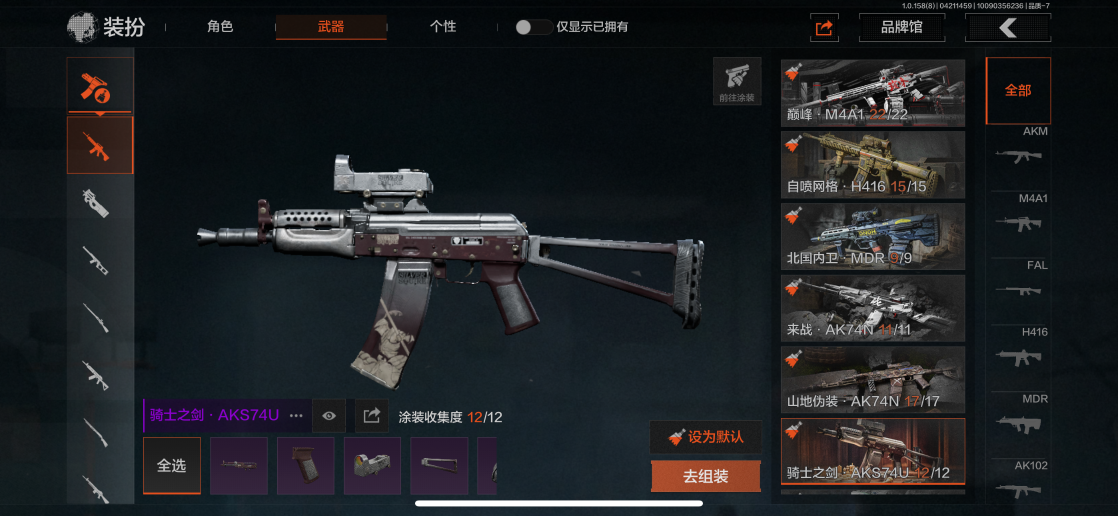Select the 来战 AK74N skin
This screenshot has width=1118, height=516.
tap(873, 307)
